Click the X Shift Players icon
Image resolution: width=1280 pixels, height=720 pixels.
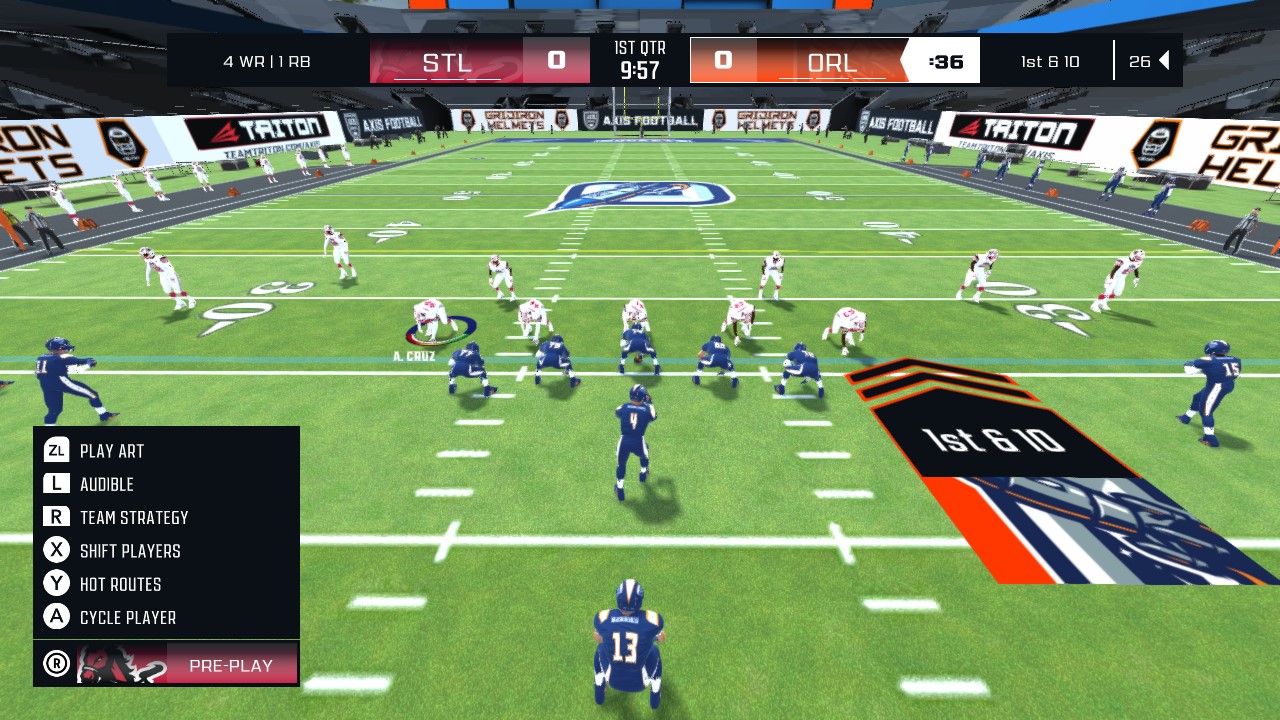(x=57, y=551)
